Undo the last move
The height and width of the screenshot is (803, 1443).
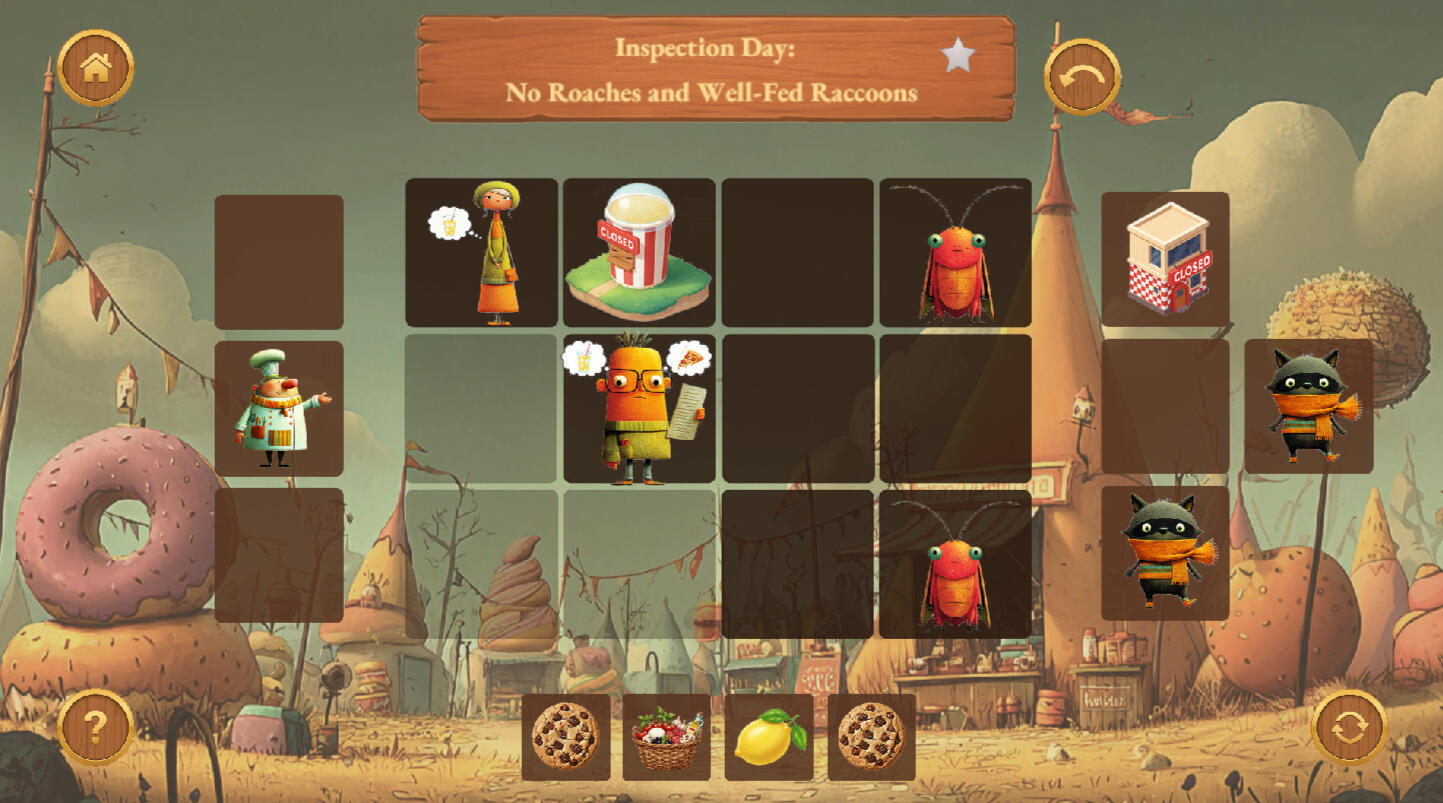point(1082,76)
